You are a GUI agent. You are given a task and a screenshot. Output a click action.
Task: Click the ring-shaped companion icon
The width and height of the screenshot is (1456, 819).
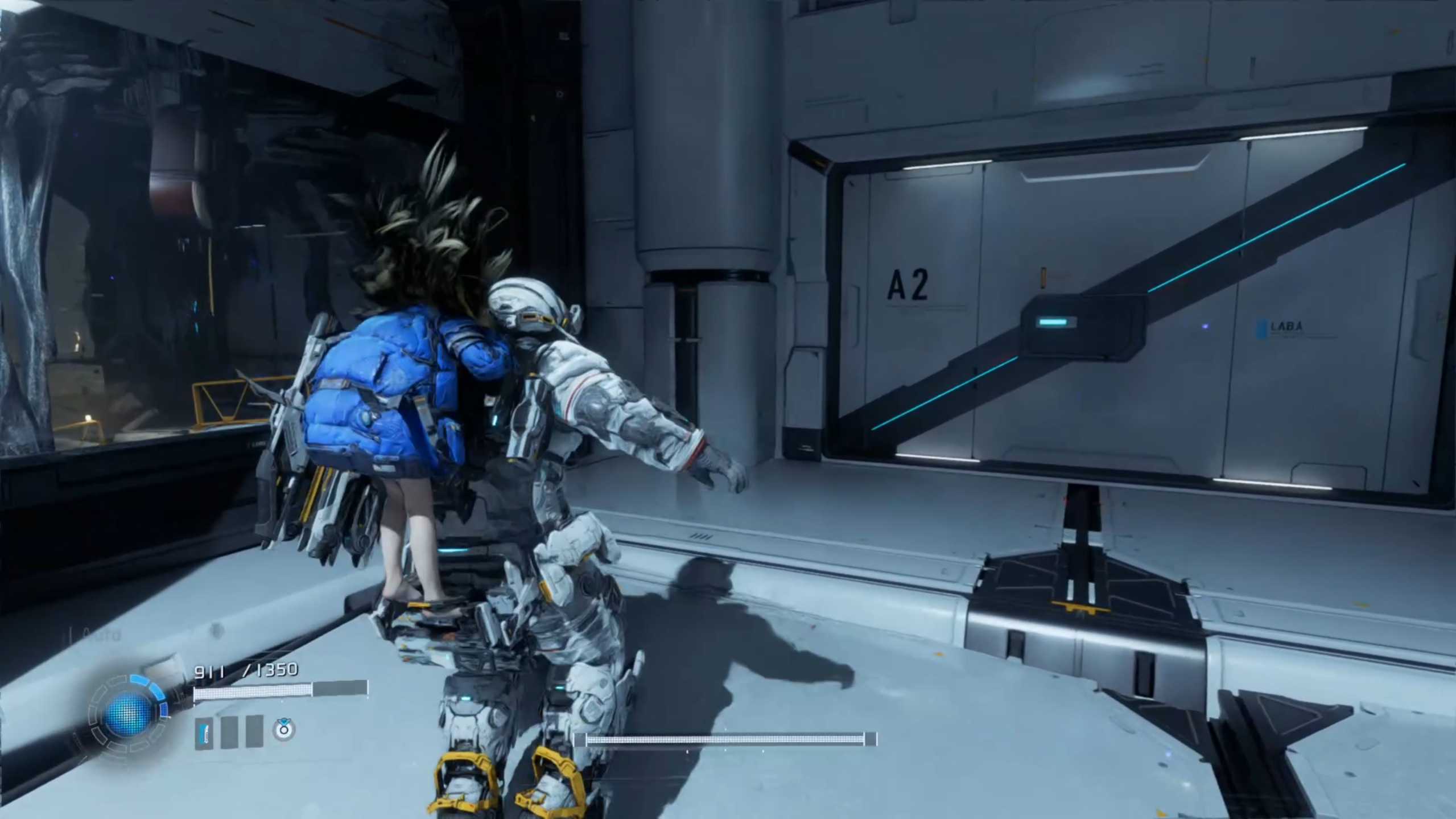283,730
